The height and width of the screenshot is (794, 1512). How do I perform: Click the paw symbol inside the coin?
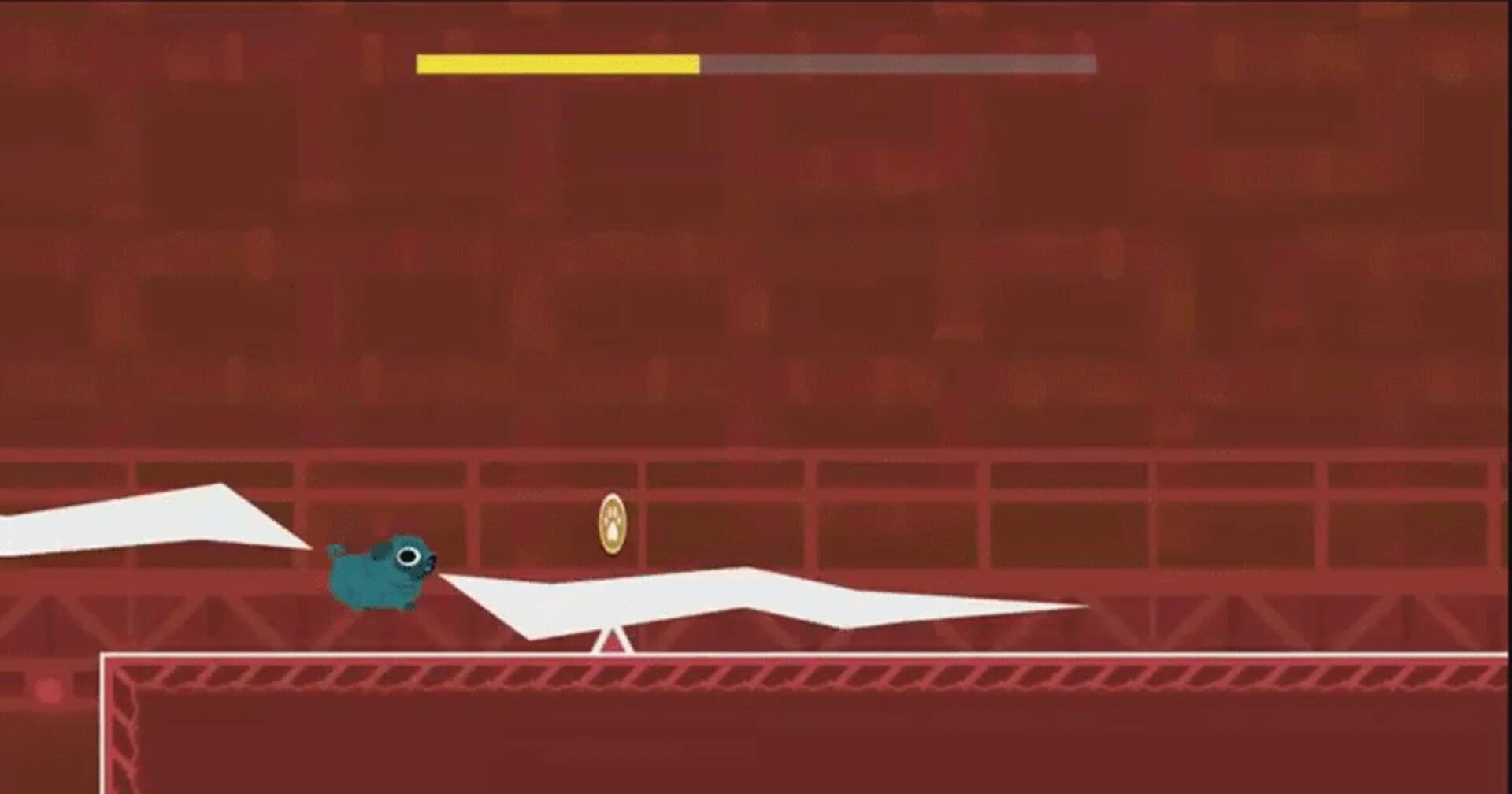click(612, 524)
